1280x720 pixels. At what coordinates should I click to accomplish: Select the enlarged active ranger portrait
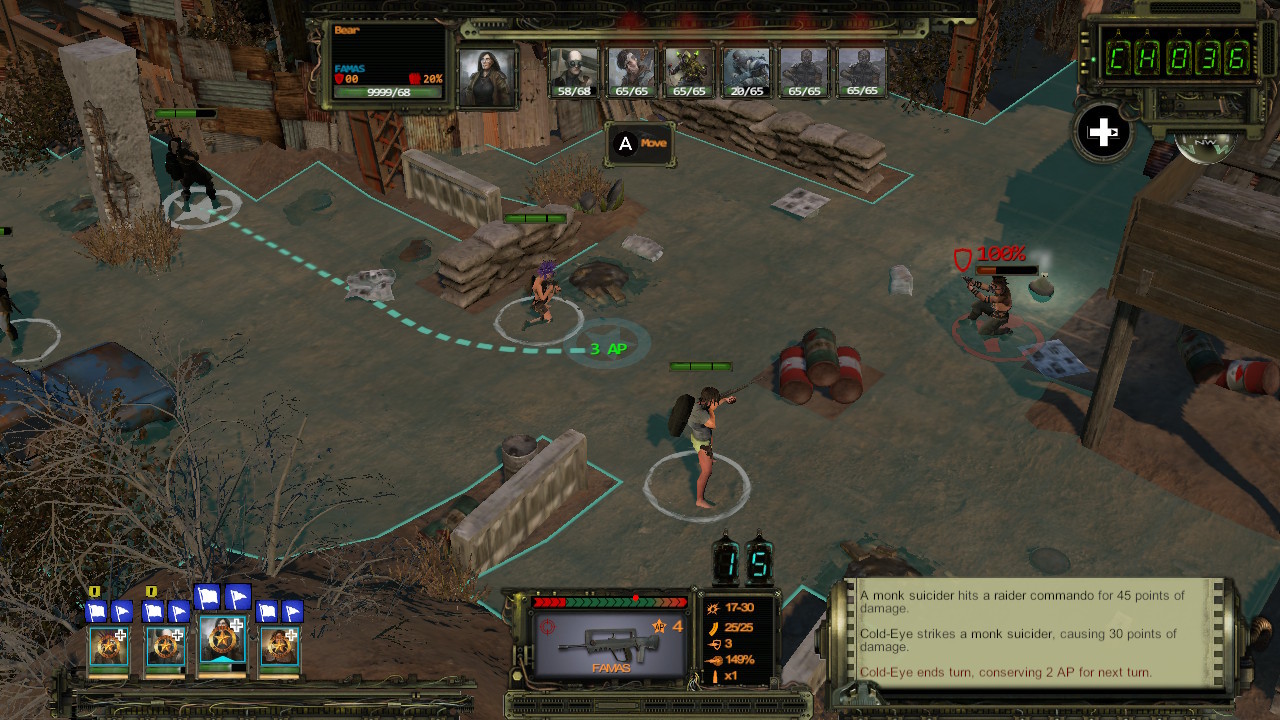[x=222, y=641]
